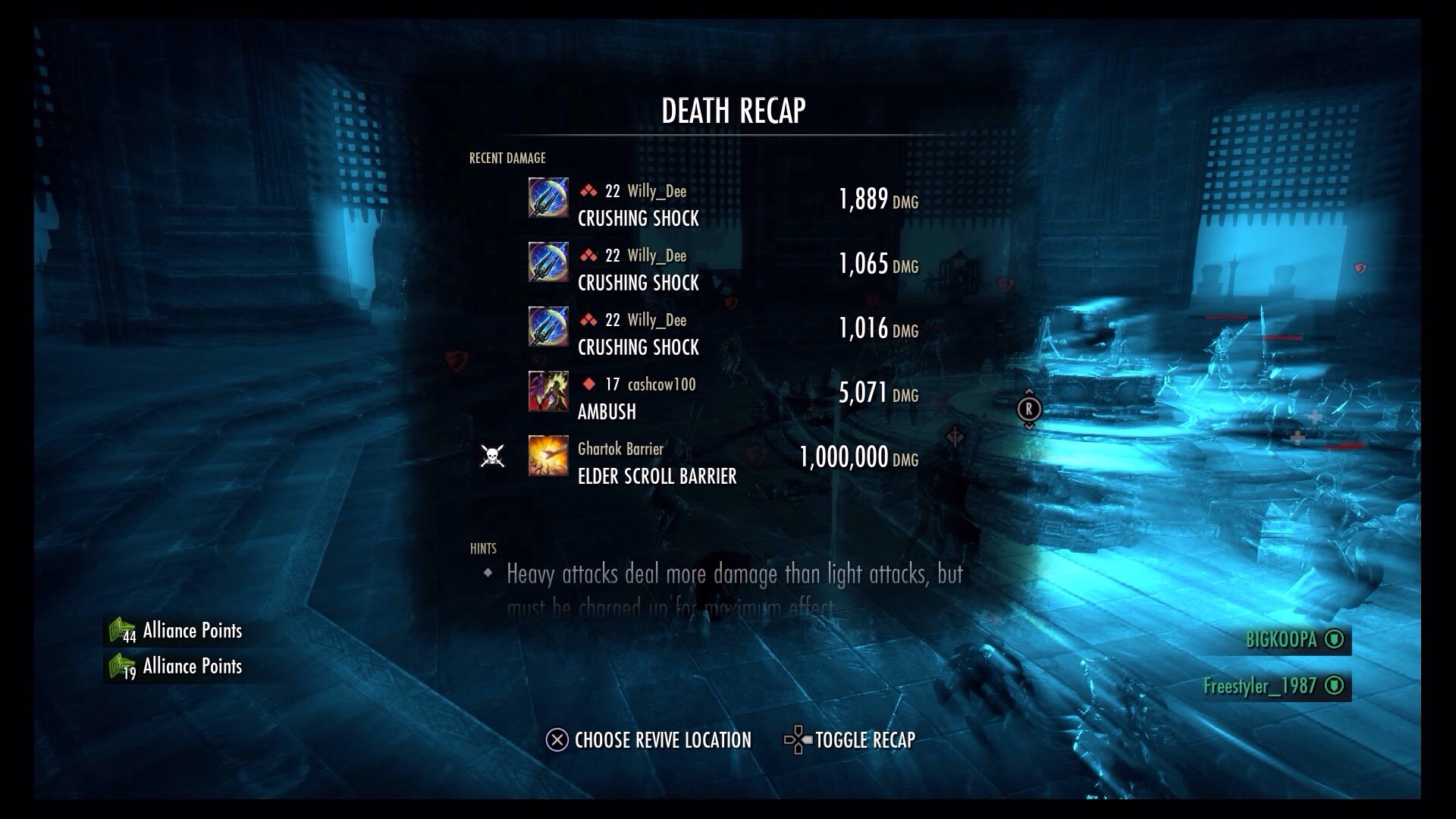Click the 19 Alliance Points reward icon
The height and width of the screenshot is (819, 1456).
(120, 665)
